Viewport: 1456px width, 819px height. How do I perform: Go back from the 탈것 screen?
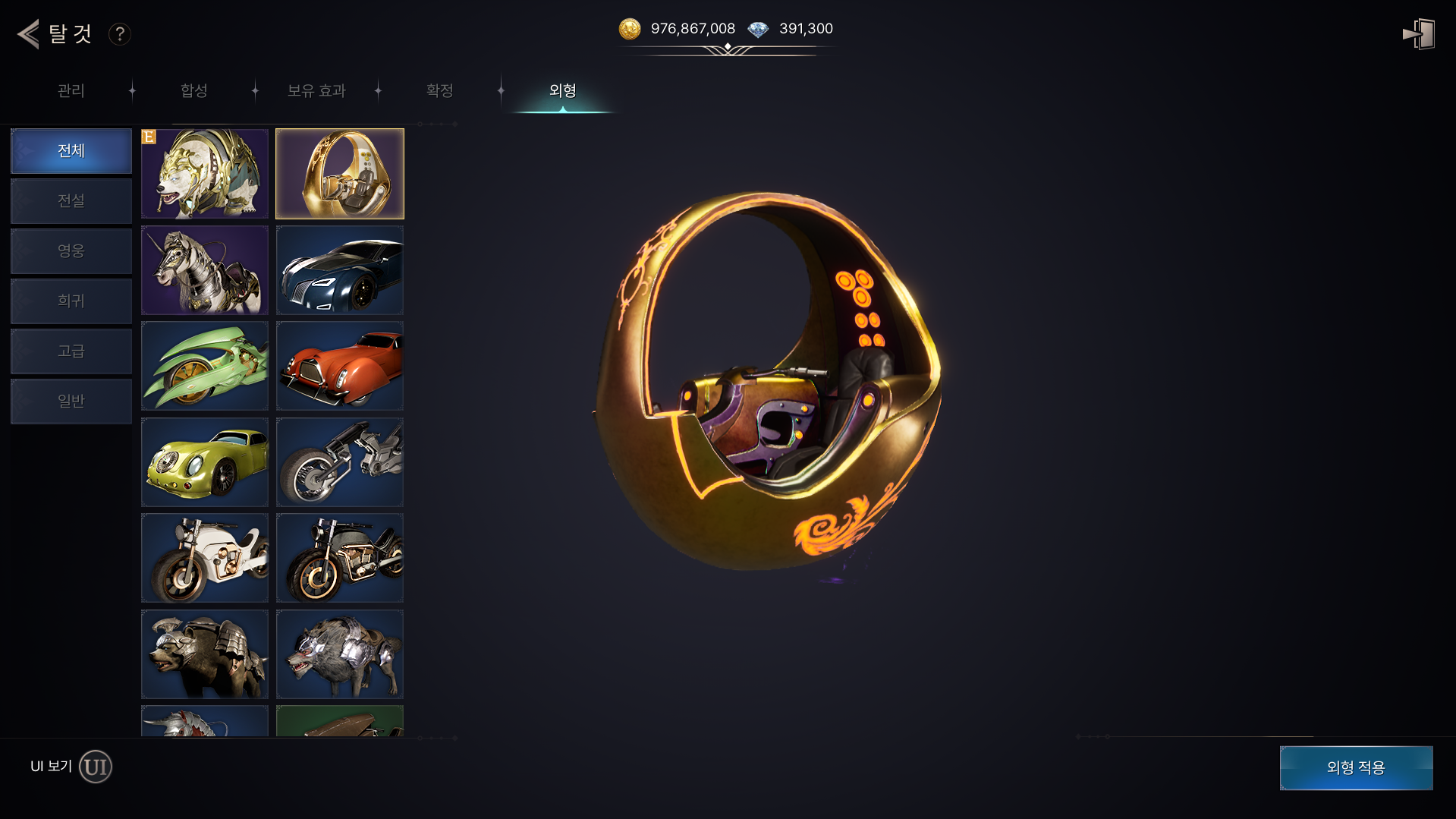[29, 33]
